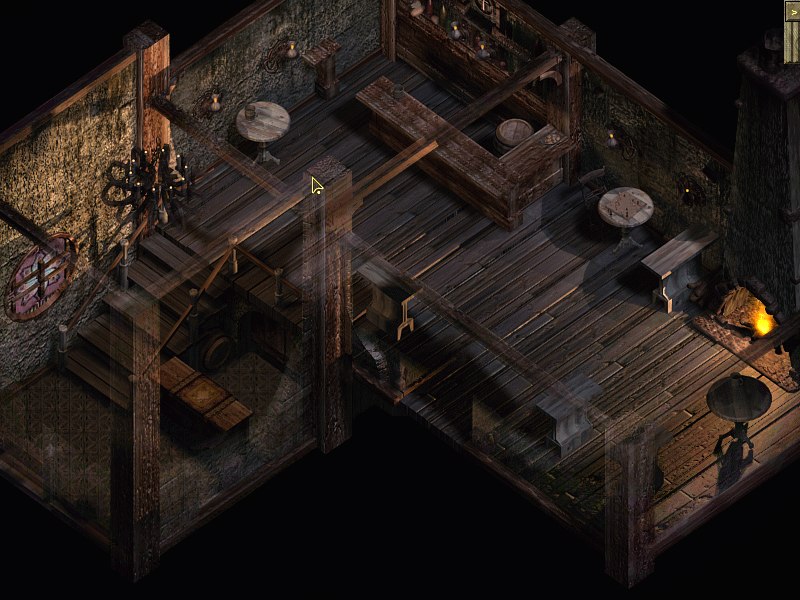Click the yellow arrow sidebar button
The image size is (800, 600).
click(x=792, y=11)
